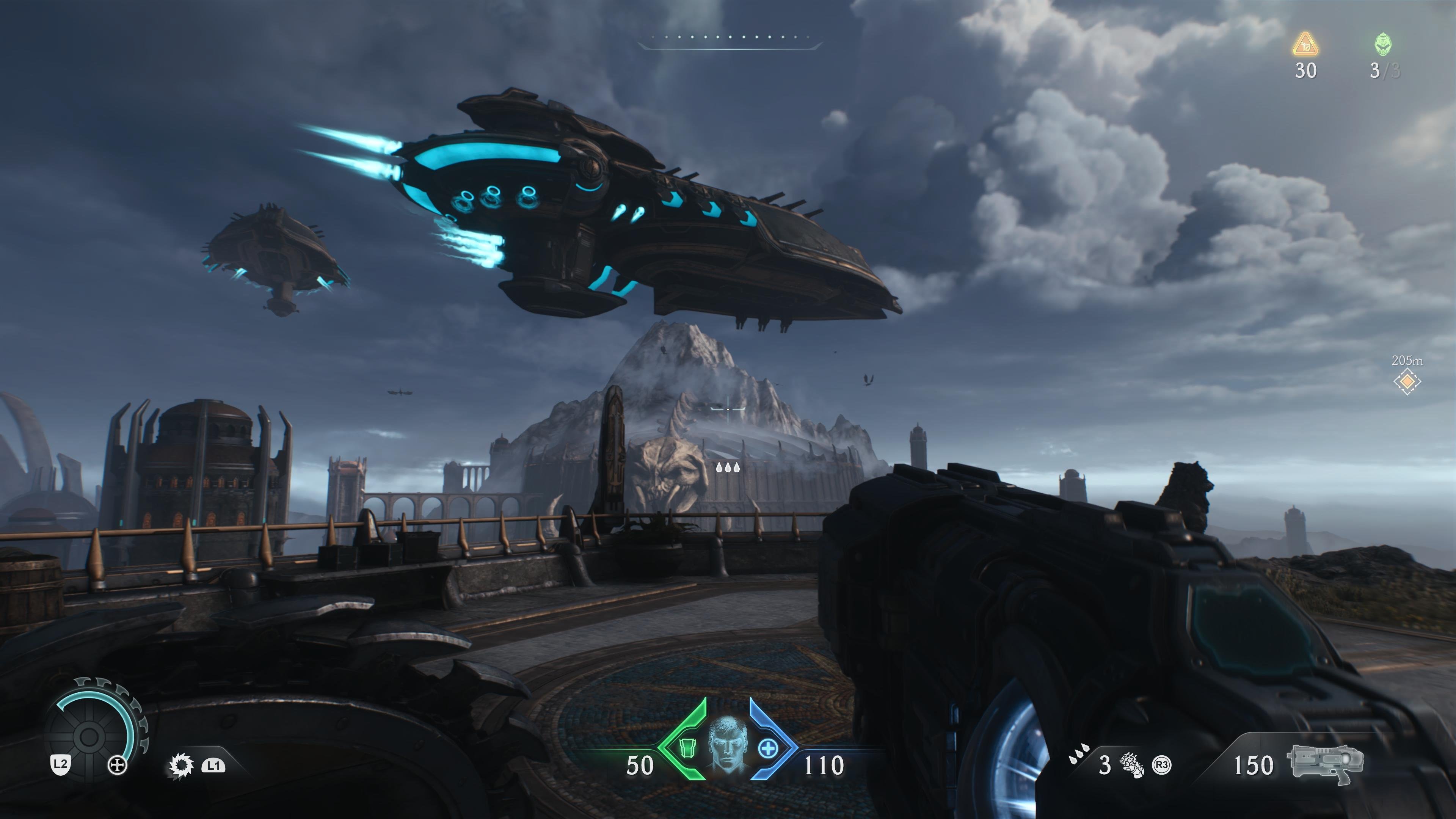Select the green Slayer helmet lives icon
This screenshot has height=819, width=1456.
(1383, 45)
